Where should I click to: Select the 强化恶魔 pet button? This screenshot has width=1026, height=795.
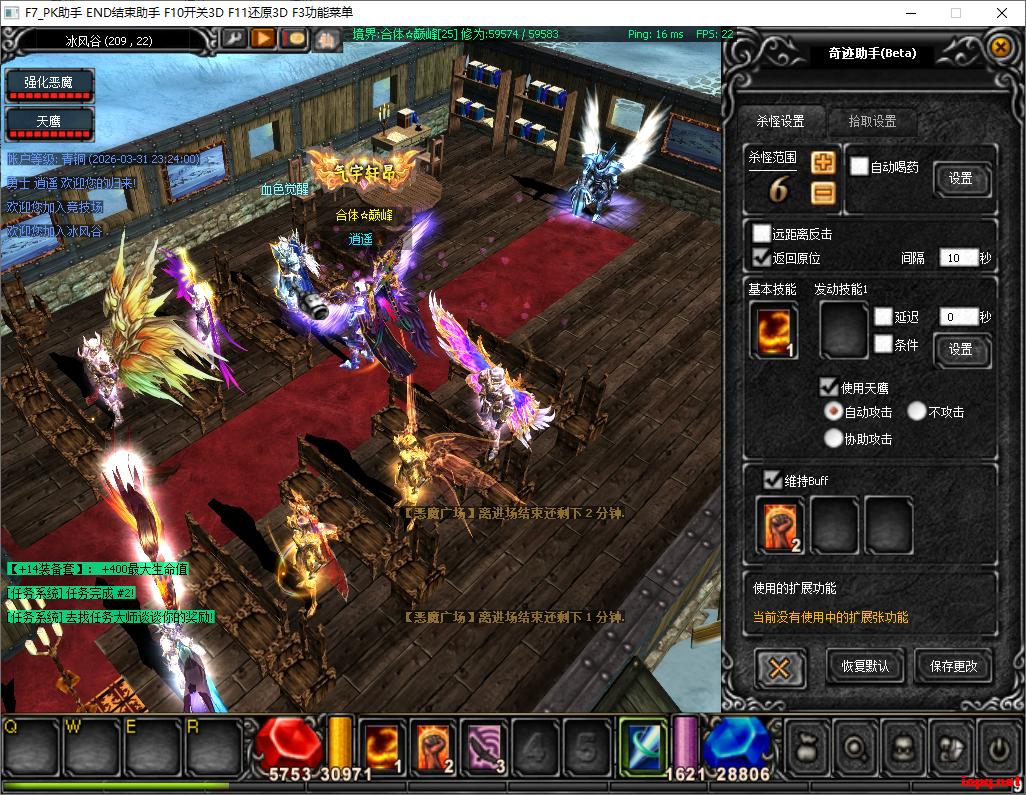click(49, 83)
